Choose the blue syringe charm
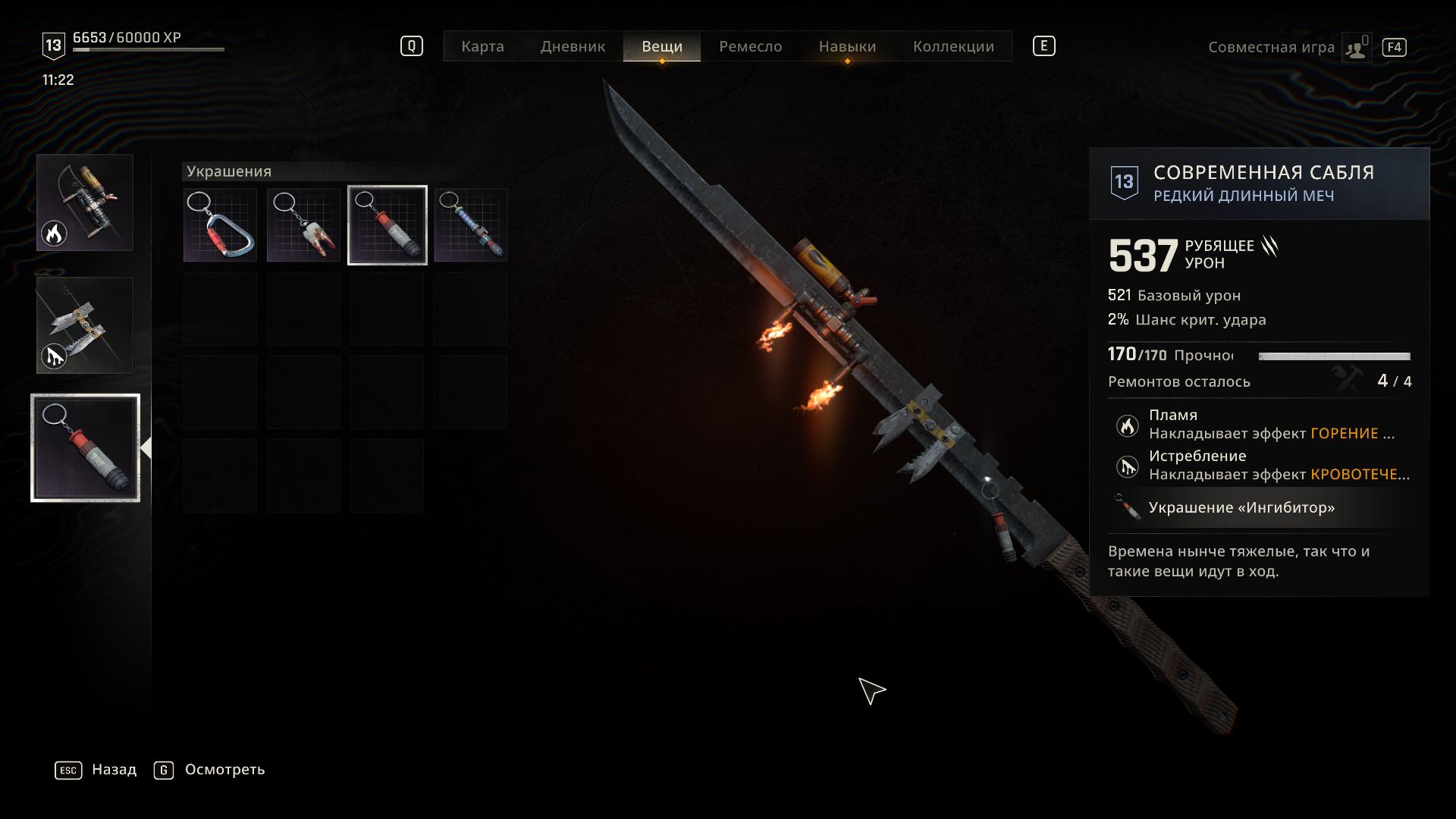 (471, 225)
